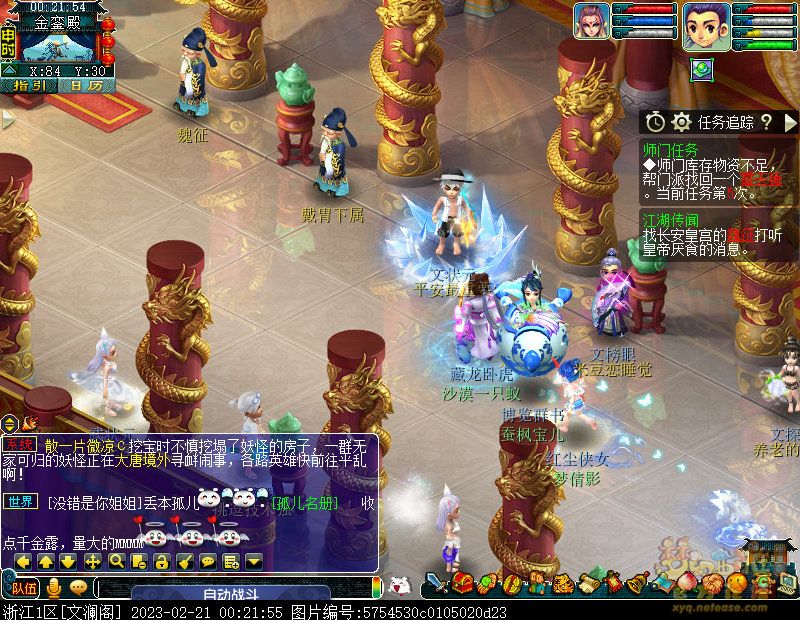
Task: Open the red treasure chest icon
Action: pyautogui.click(x=462, y=582)
